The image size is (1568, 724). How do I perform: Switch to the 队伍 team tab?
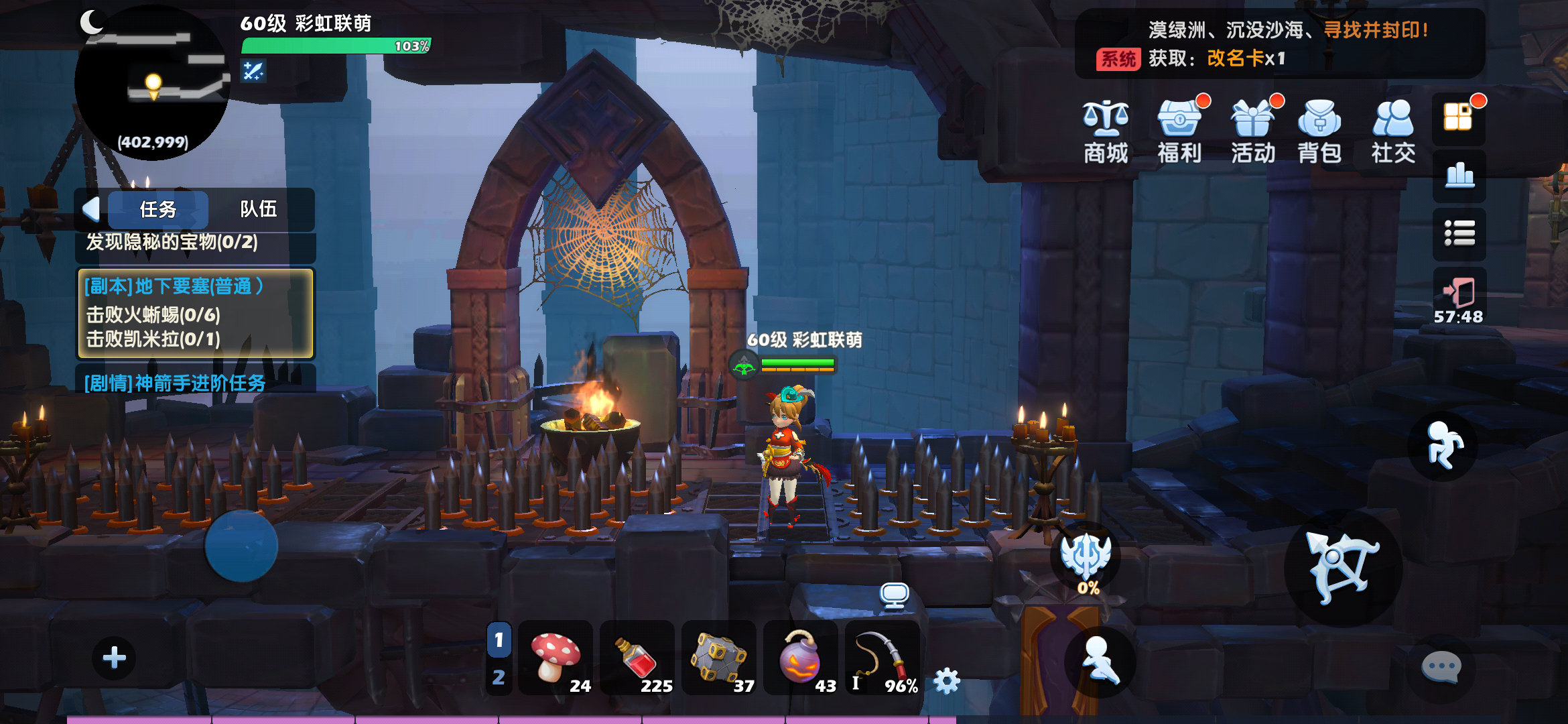coord(259,210)
